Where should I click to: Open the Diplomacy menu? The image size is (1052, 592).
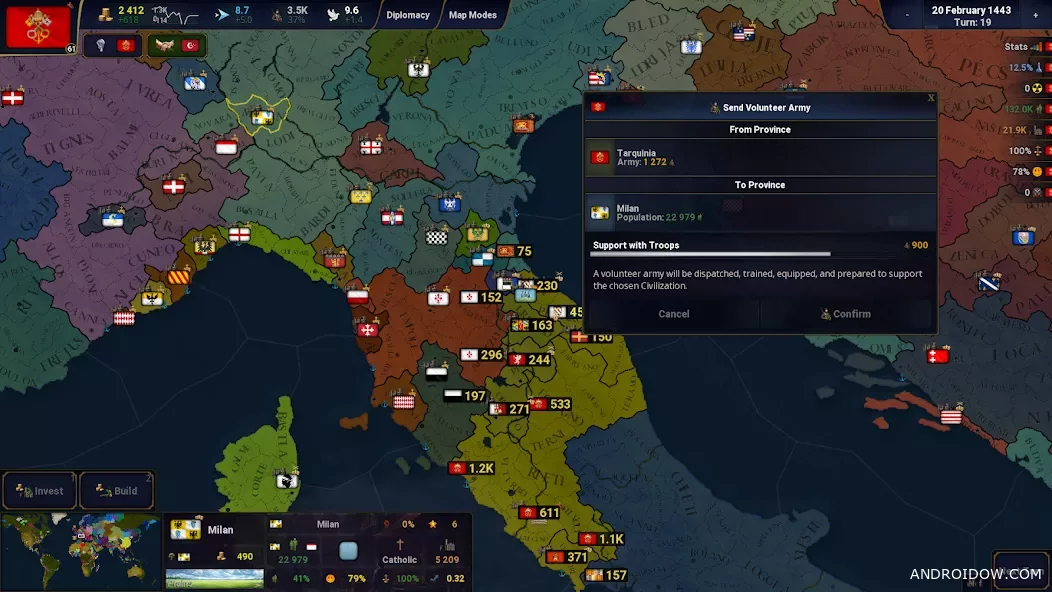click(x=408, y=15)
